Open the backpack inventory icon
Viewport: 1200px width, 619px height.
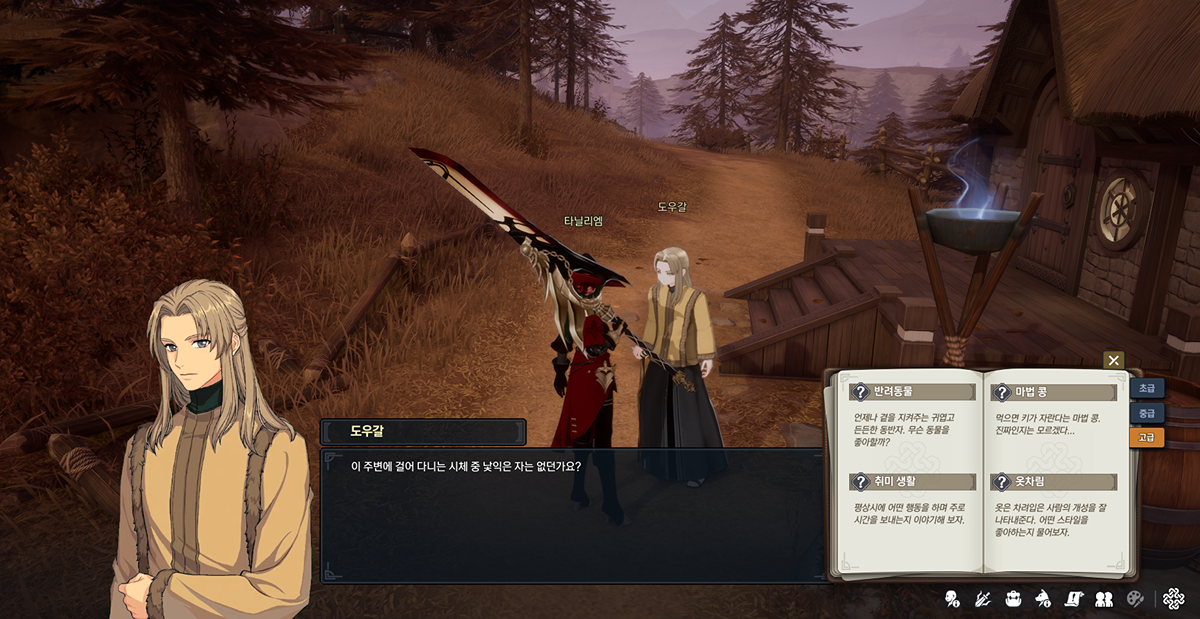click(x=1013, y=599)
